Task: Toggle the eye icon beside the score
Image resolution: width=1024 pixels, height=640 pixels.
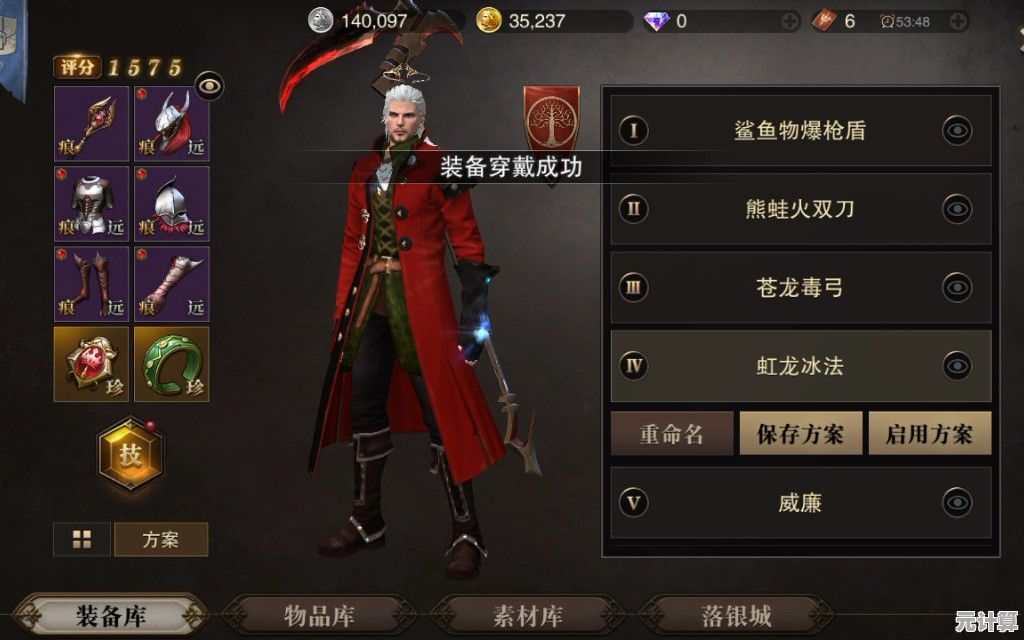Action: pyautogui.click(x=209, y=86)
